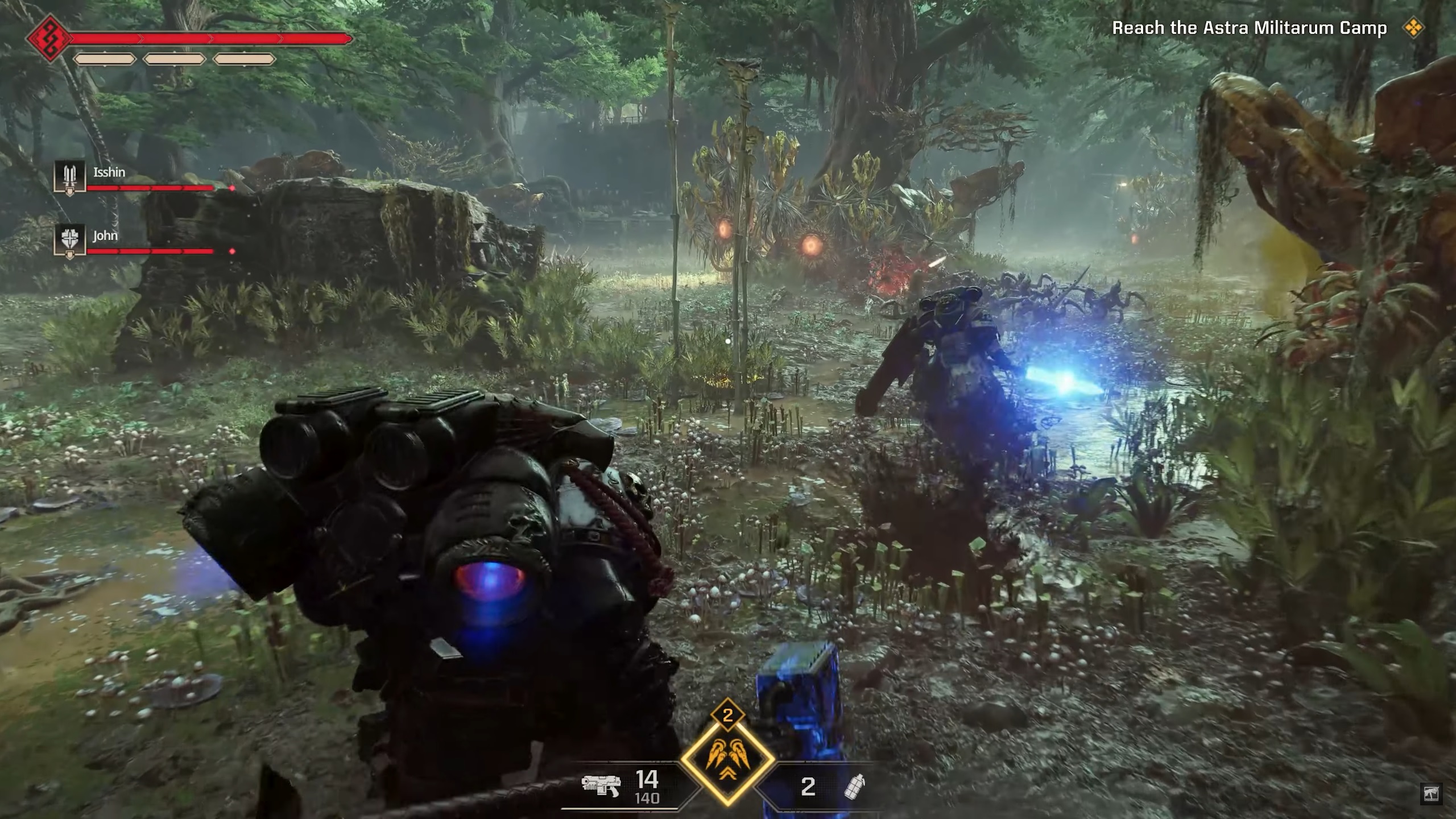Click the red player armor emblem
This screenshot has width=1456, height=819.
50,39
